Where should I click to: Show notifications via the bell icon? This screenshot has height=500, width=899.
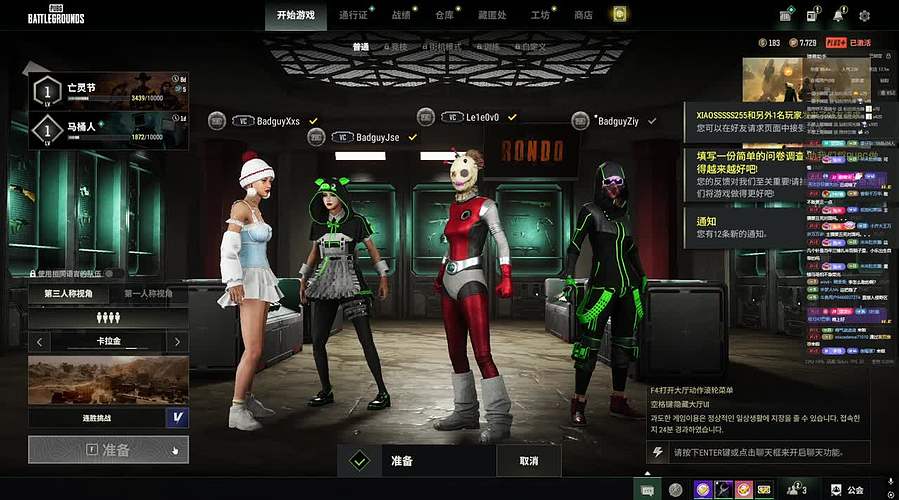(x=838, y=15)
